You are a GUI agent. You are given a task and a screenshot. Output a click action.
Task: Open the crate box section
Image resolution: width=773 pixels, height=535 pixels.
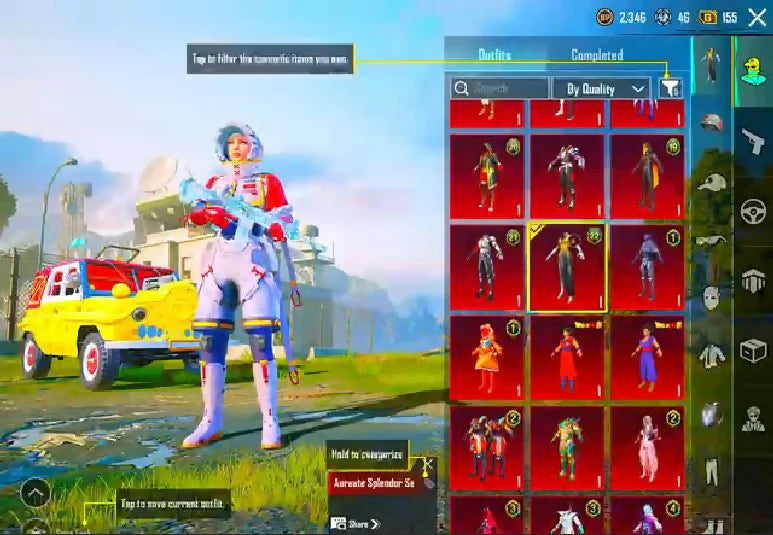click(753, 350)
